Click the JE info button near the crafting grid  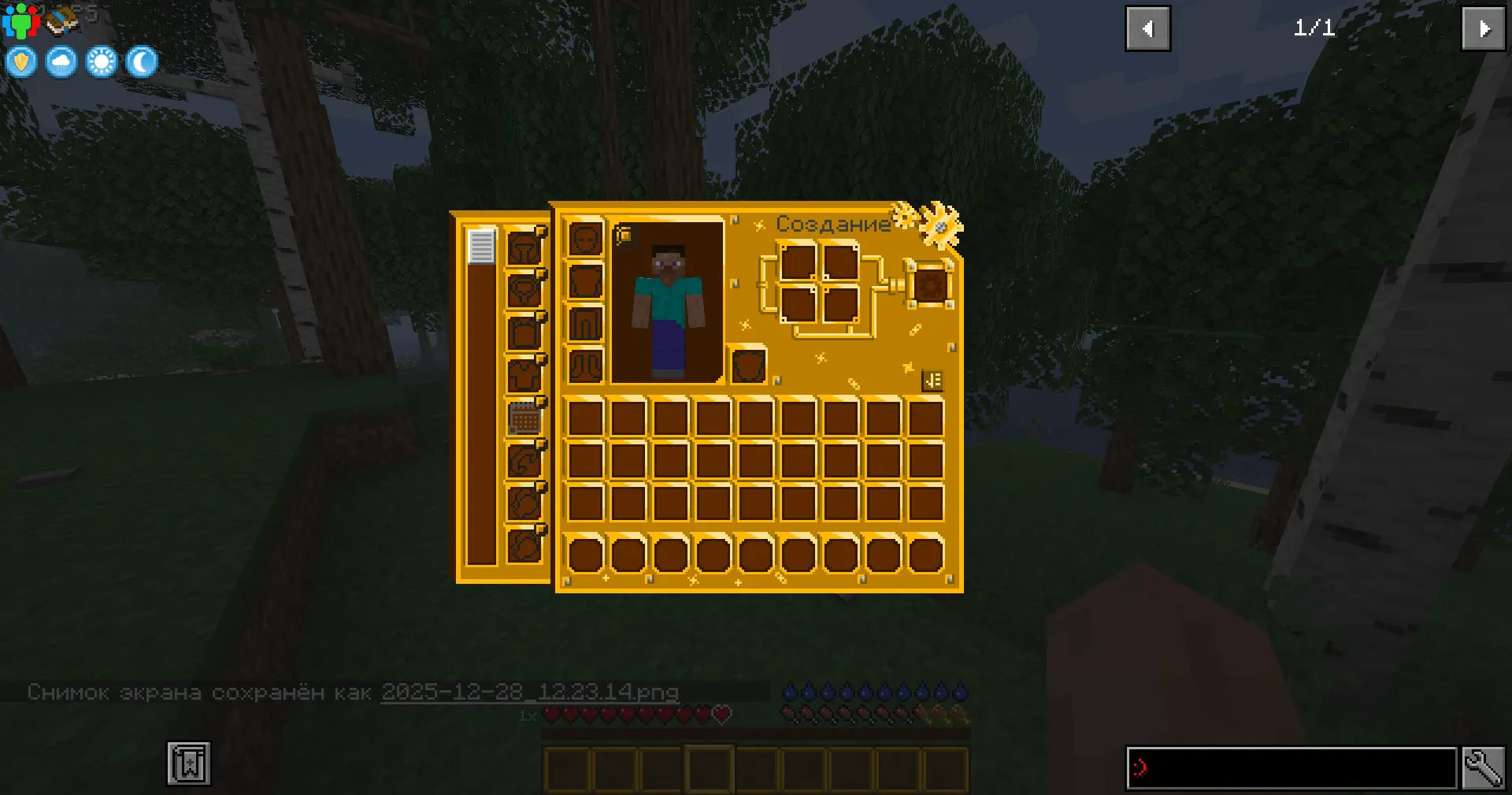[933, 379]
